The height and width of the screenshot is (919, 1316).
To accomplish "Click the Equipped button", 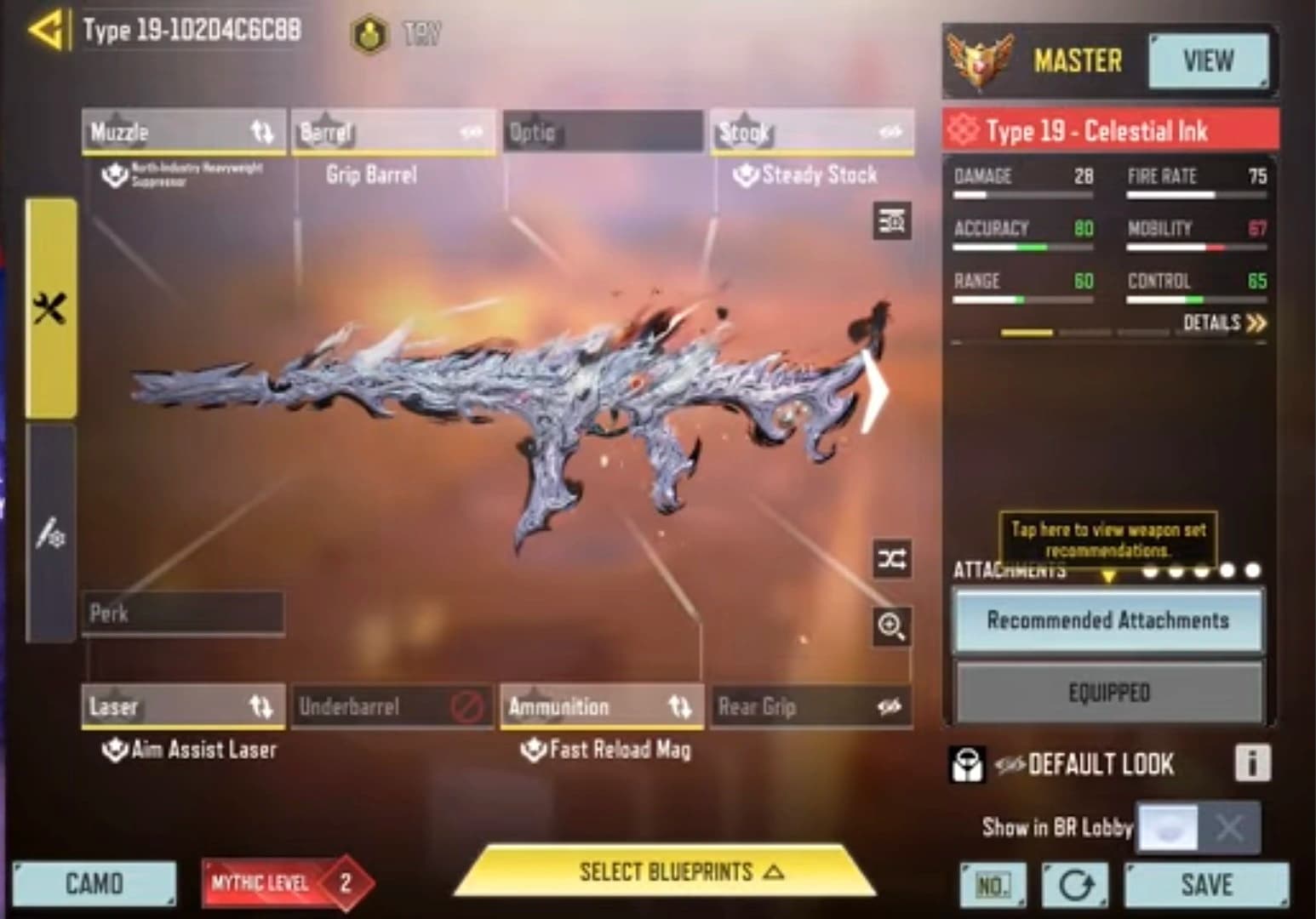I will pos(1108,693).
